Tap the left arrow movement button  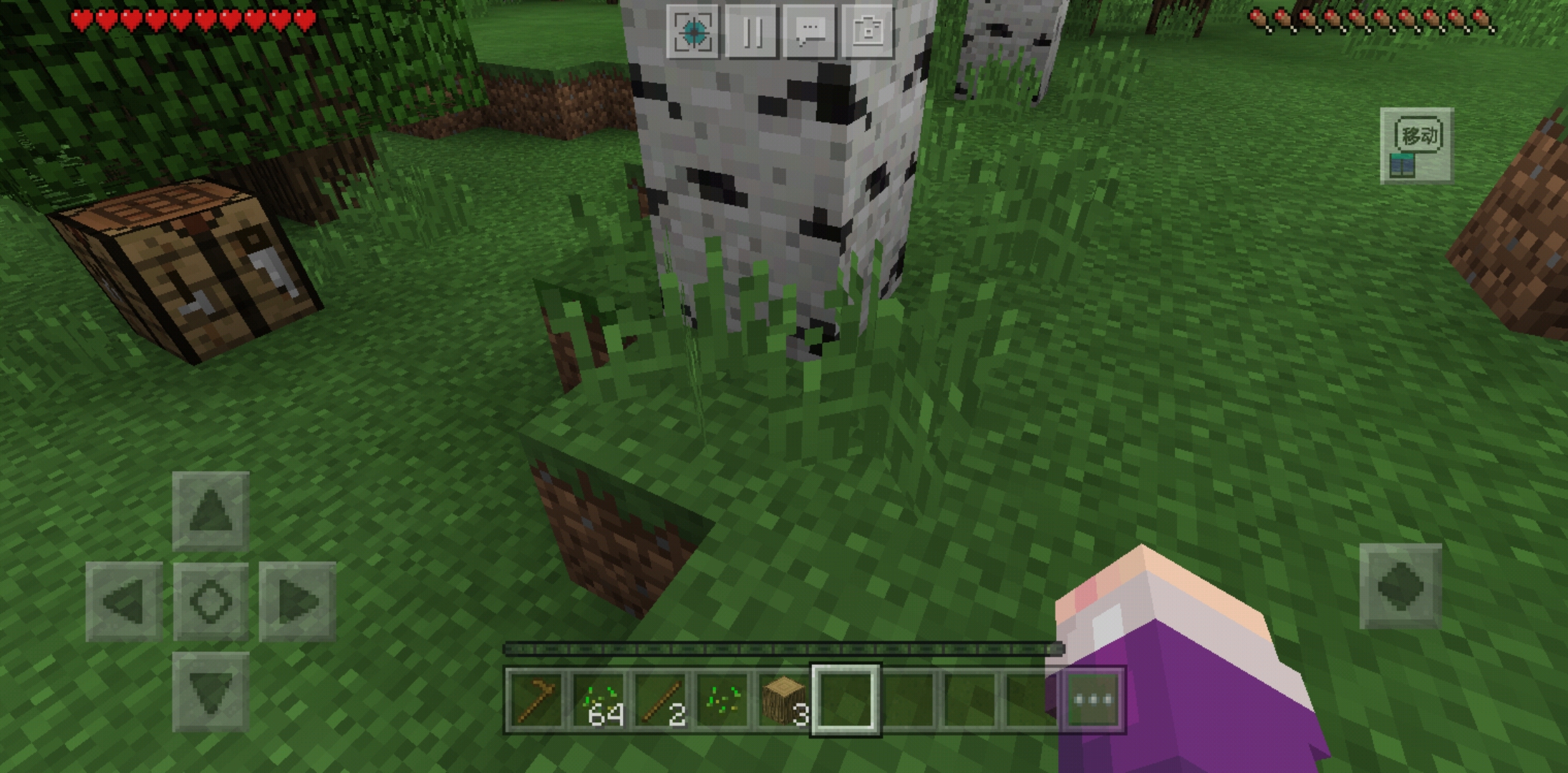124,601
